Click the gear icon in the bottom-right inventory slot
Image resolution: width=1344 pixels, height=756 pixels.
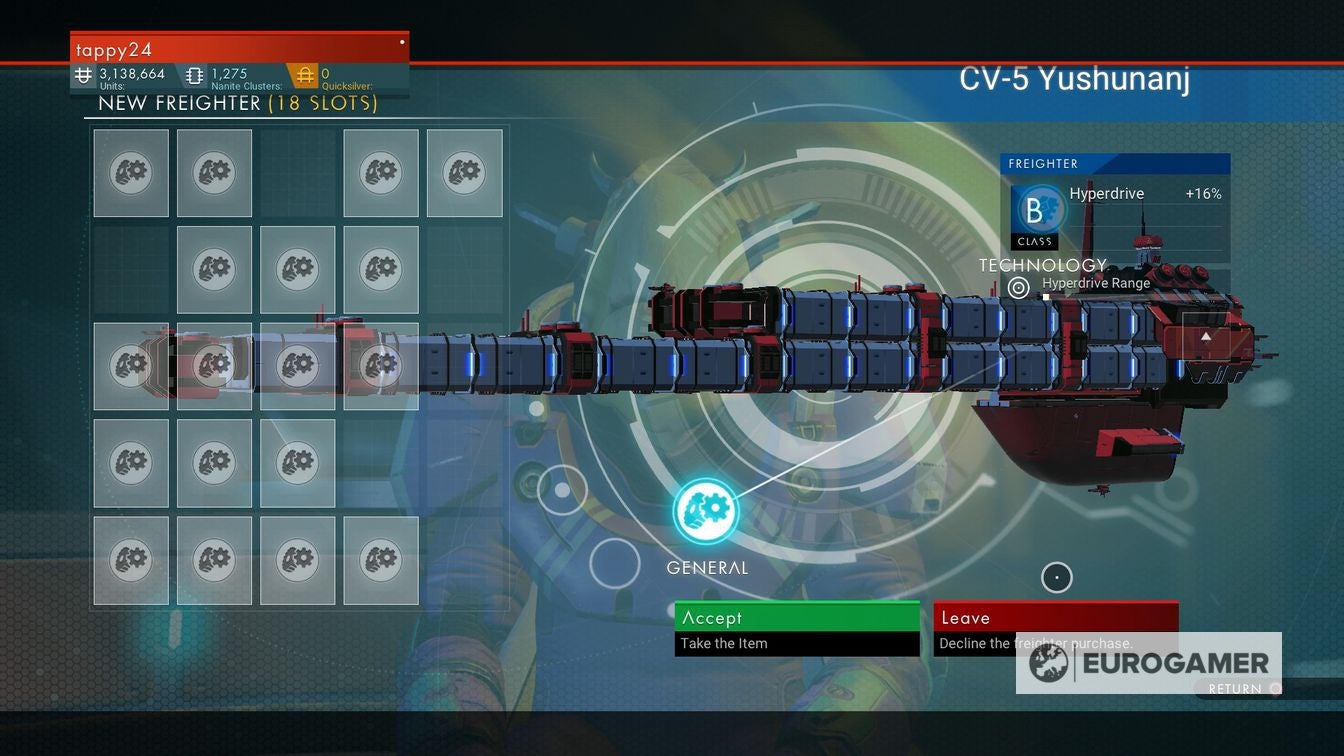pos(380,559)
